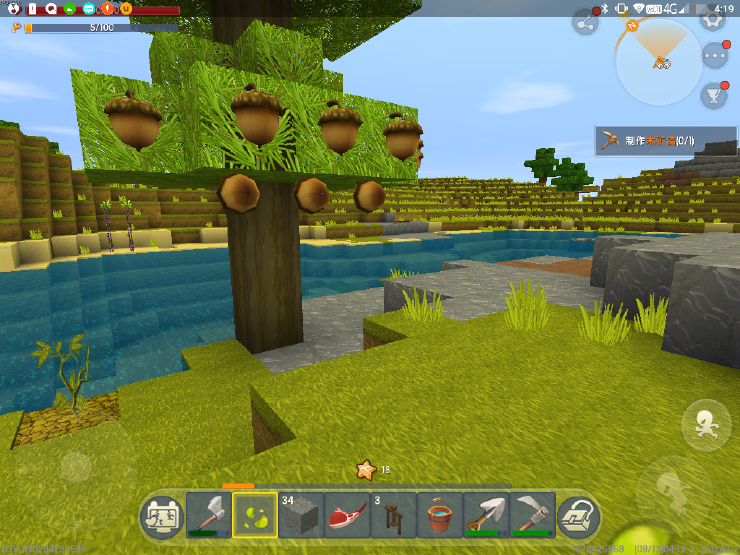Tap the share icon

[x=585, y=22]
